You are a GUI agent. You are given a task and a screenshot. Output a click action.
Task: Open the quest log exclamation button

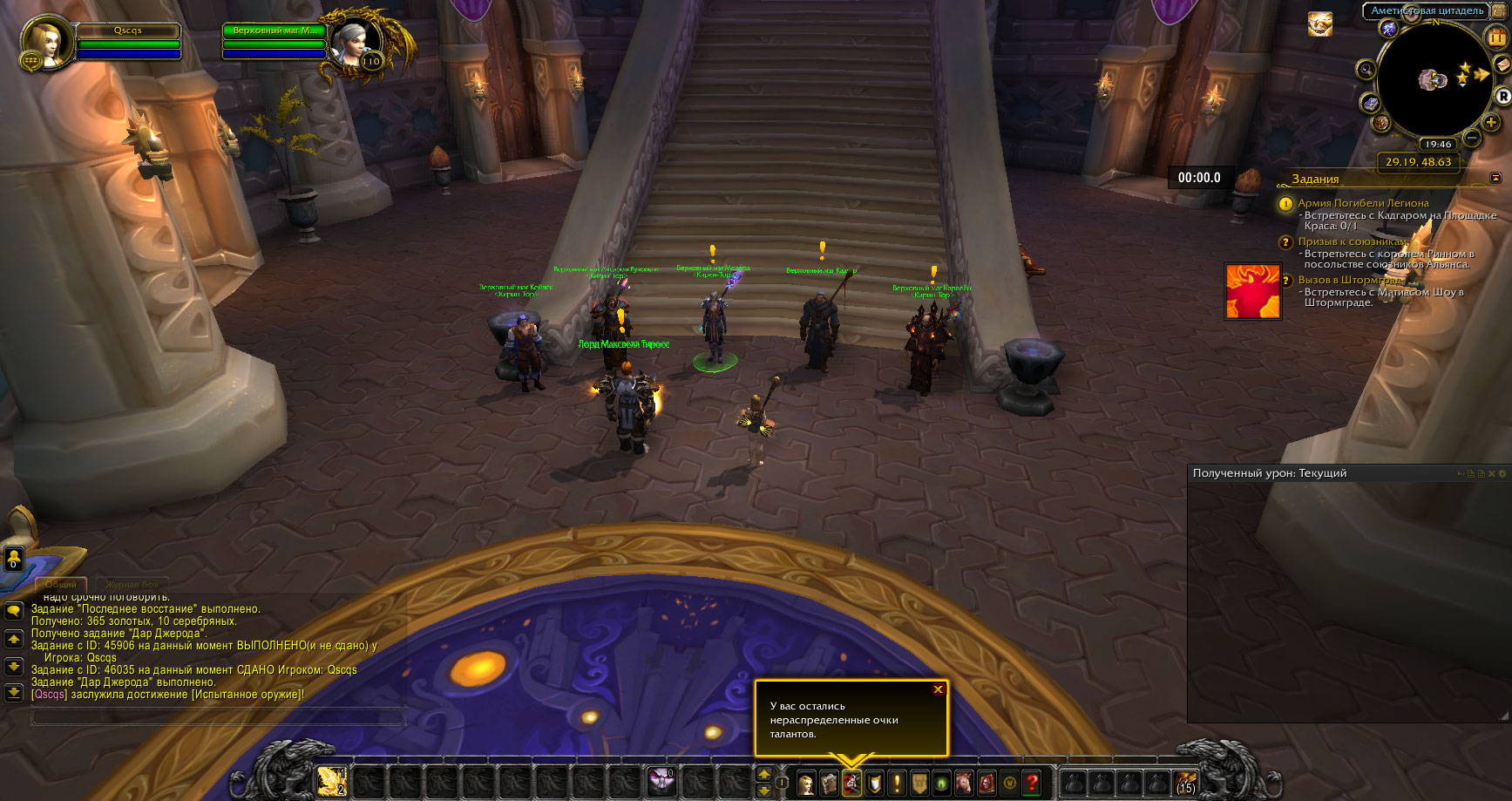[897, 784]
